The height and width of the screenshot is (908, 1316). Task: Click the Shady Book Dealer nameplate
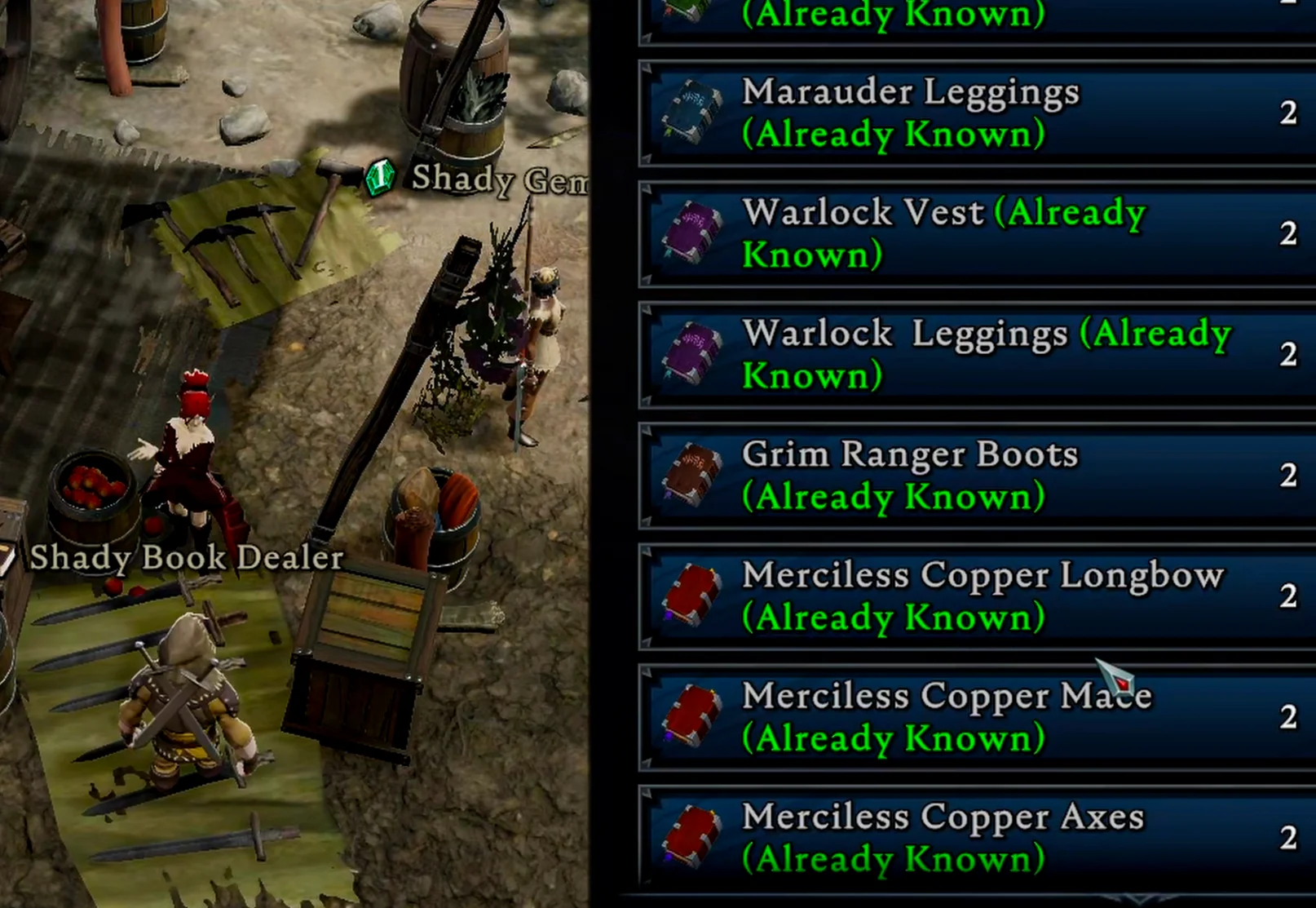(186, 558)
